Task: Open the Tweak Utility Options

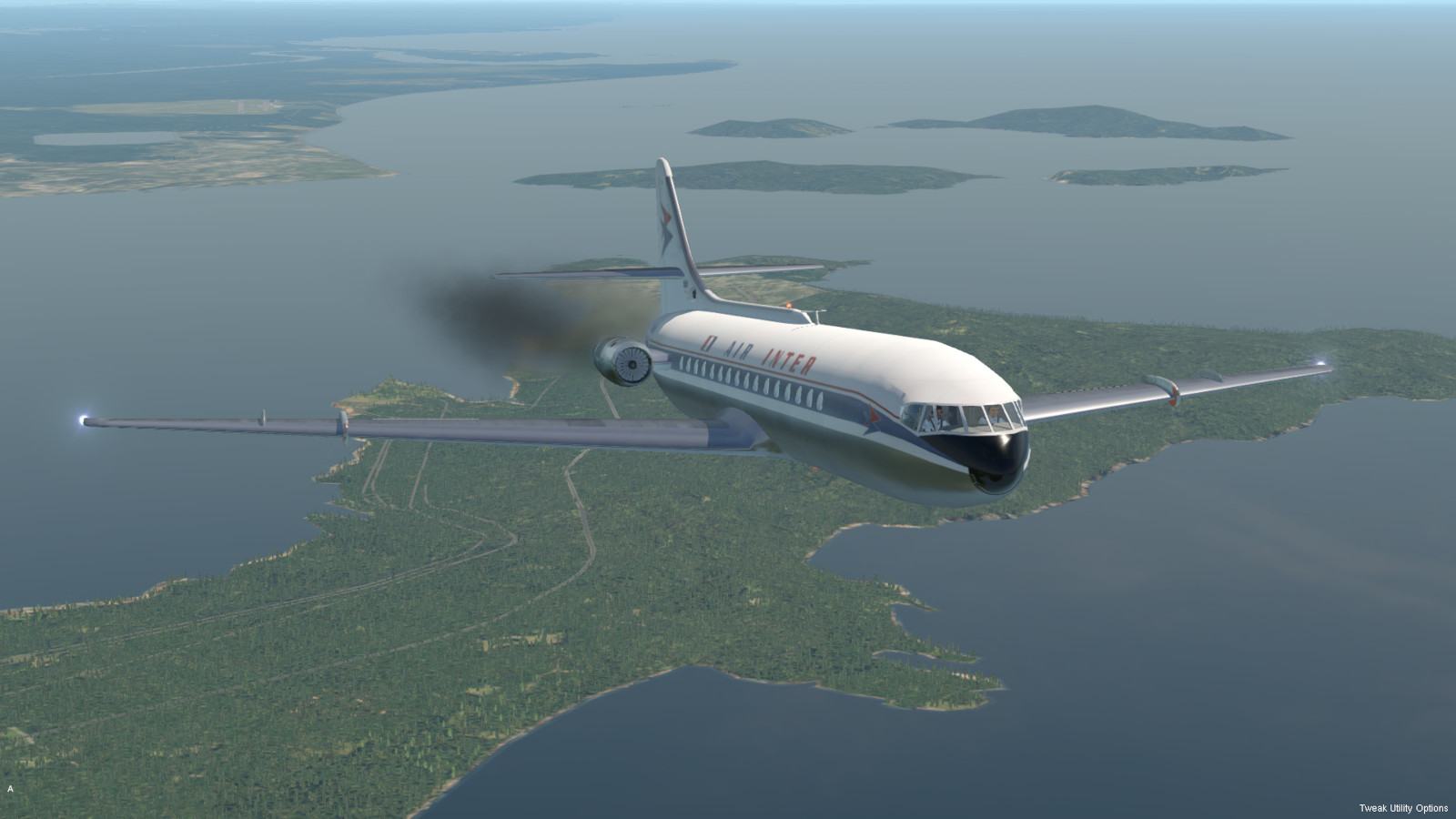Action: [x=1402, y=808]
